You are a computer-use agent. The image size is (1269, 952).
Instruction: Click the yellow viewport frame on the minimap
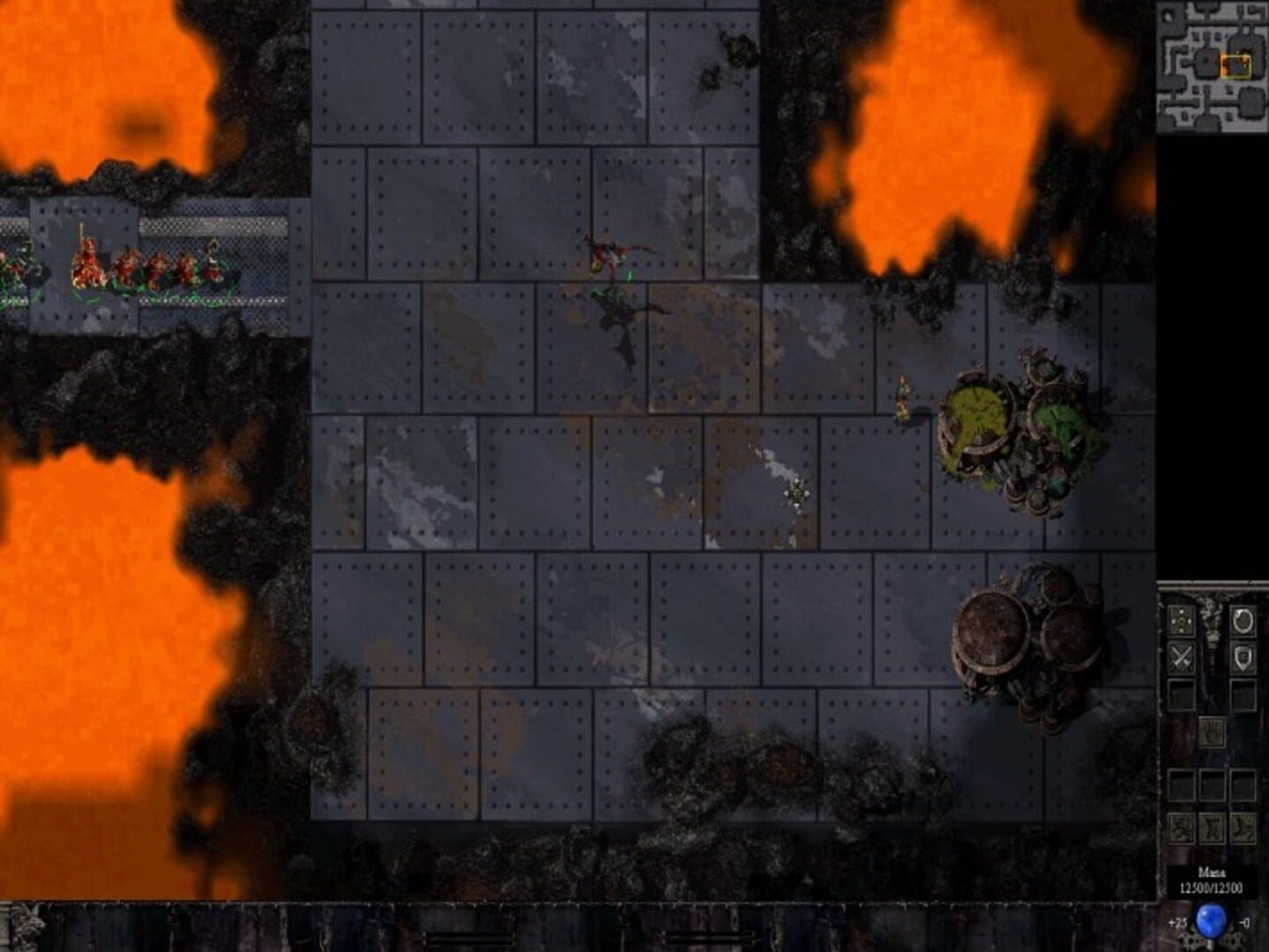pos(1236,67)
